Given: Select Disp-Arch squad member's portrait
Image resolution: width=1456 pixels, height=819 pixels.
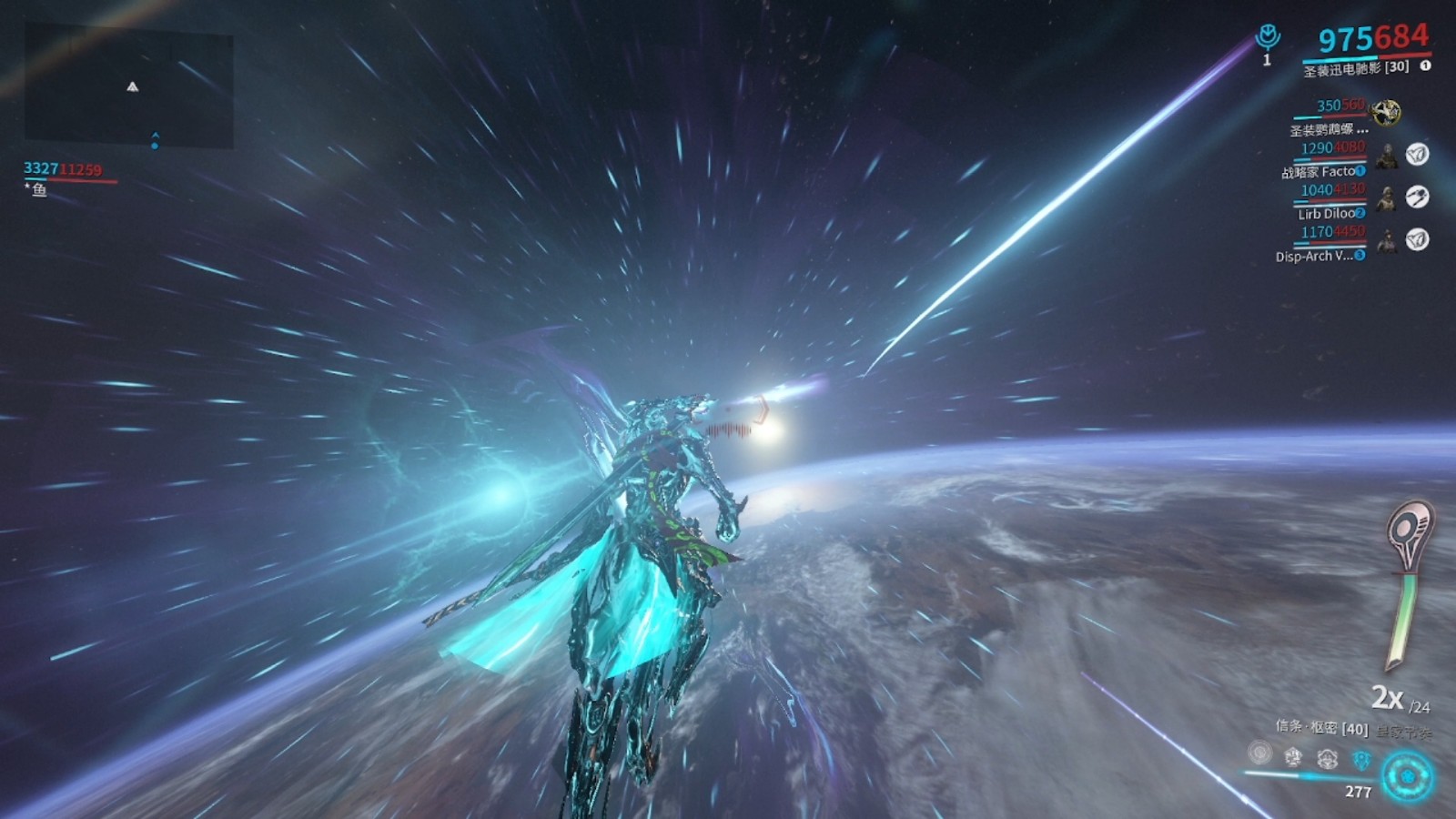Looking at the screenshot, I should point(1387,240).
